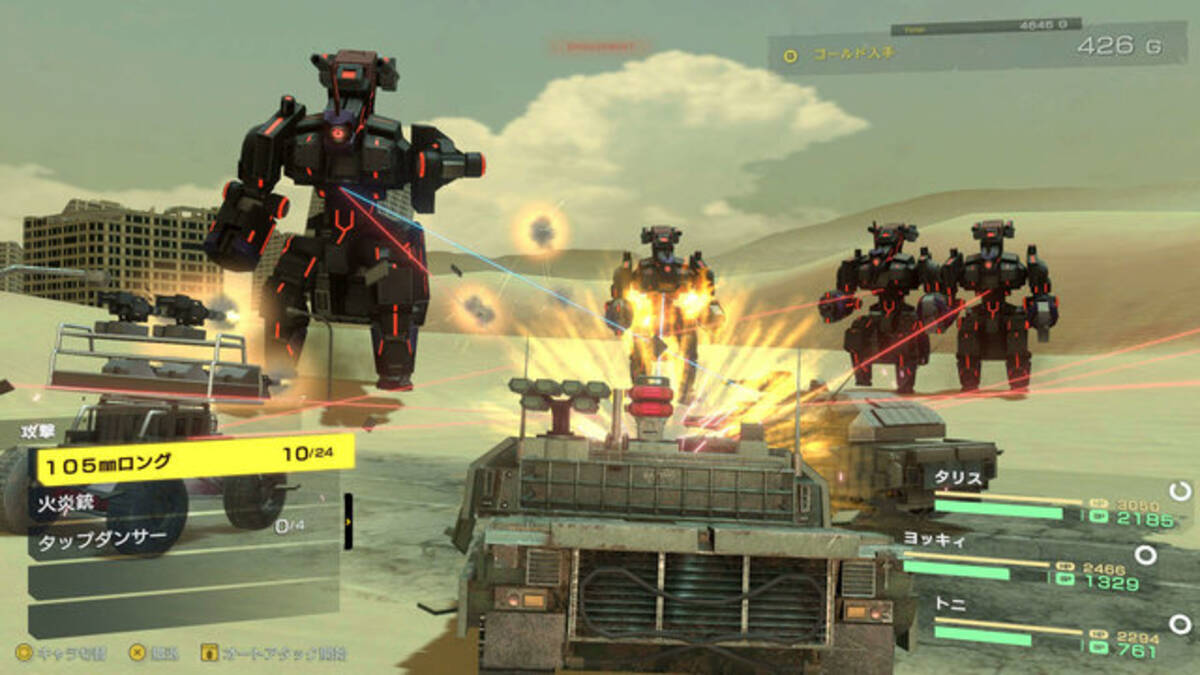The width and height of the screenshot is (1200, 675).
Task: Select the 105mmロング weapon entry
Action: 195,460
